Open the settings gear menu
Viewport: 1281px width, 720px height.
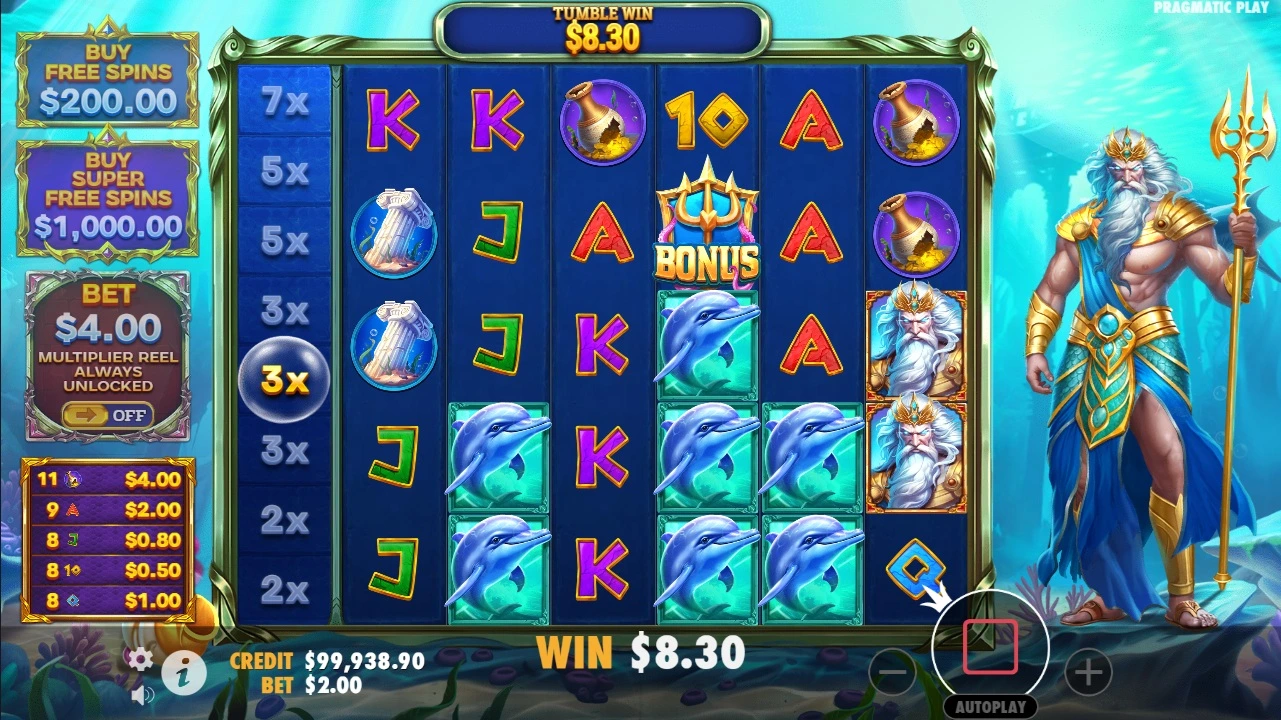[140, 658]
